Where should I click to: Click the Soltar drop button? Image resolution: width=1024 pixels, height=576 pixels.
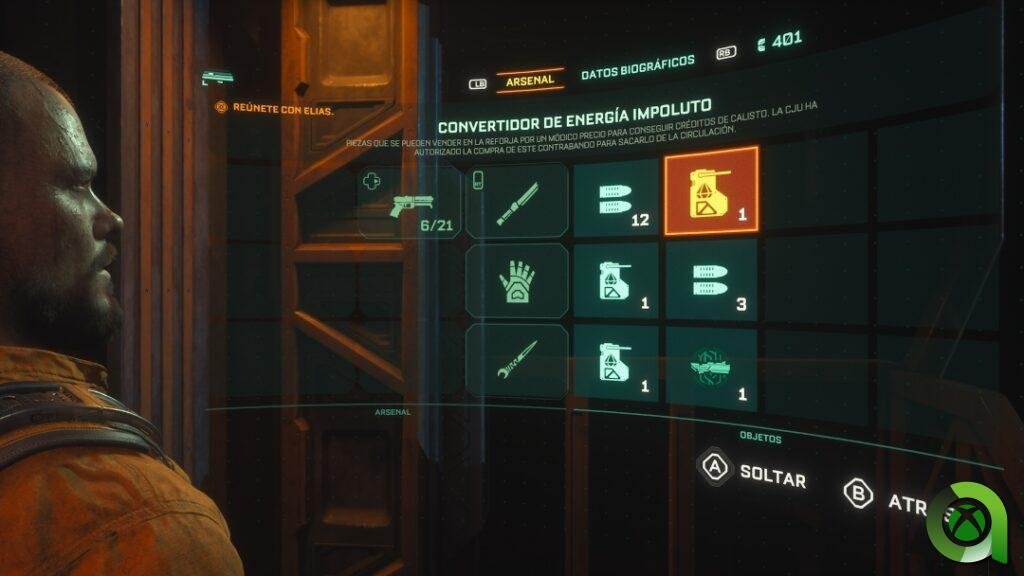click(755, 473)
